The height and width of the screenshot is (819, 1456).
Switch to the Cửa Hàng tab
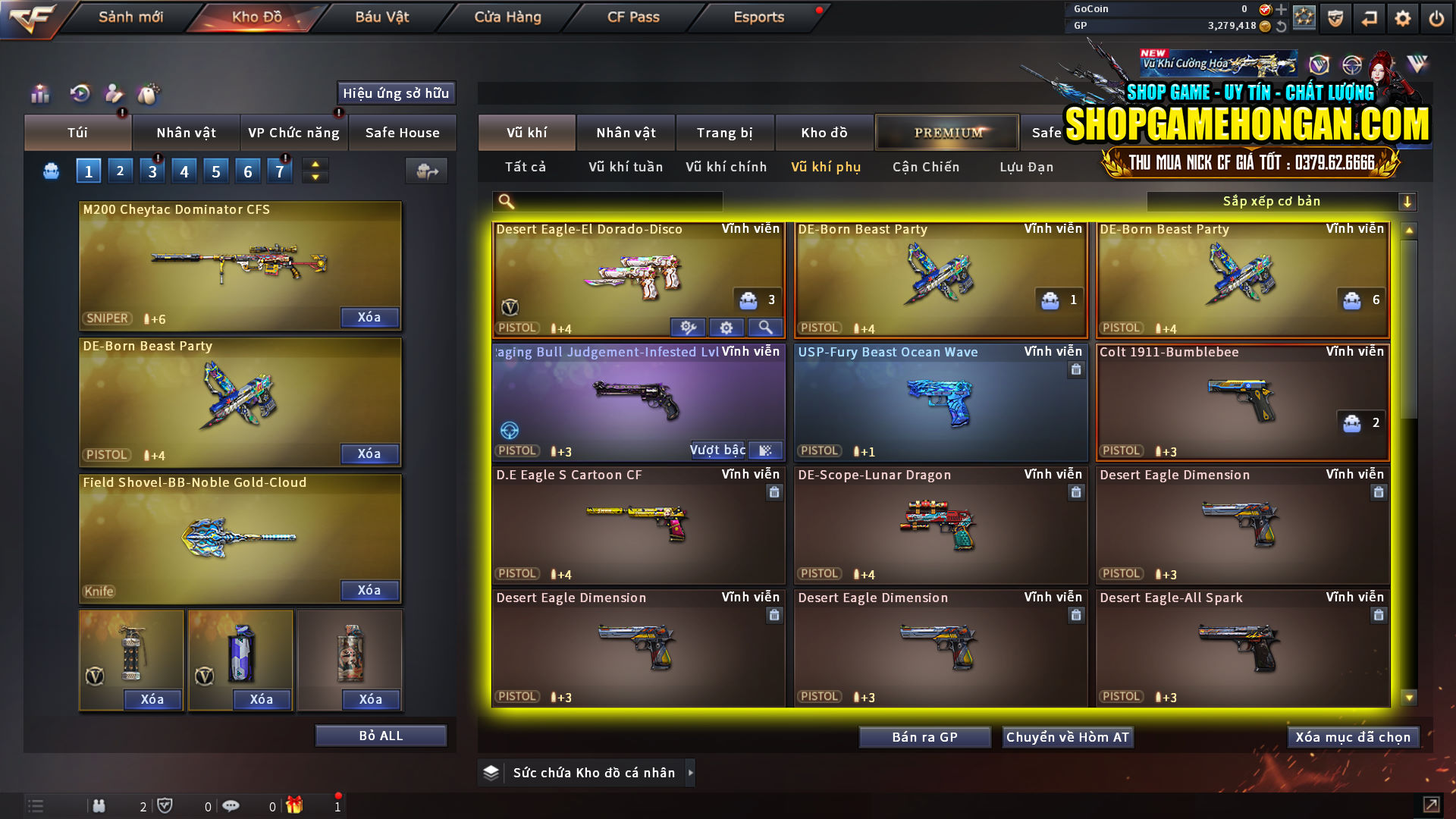507,17
